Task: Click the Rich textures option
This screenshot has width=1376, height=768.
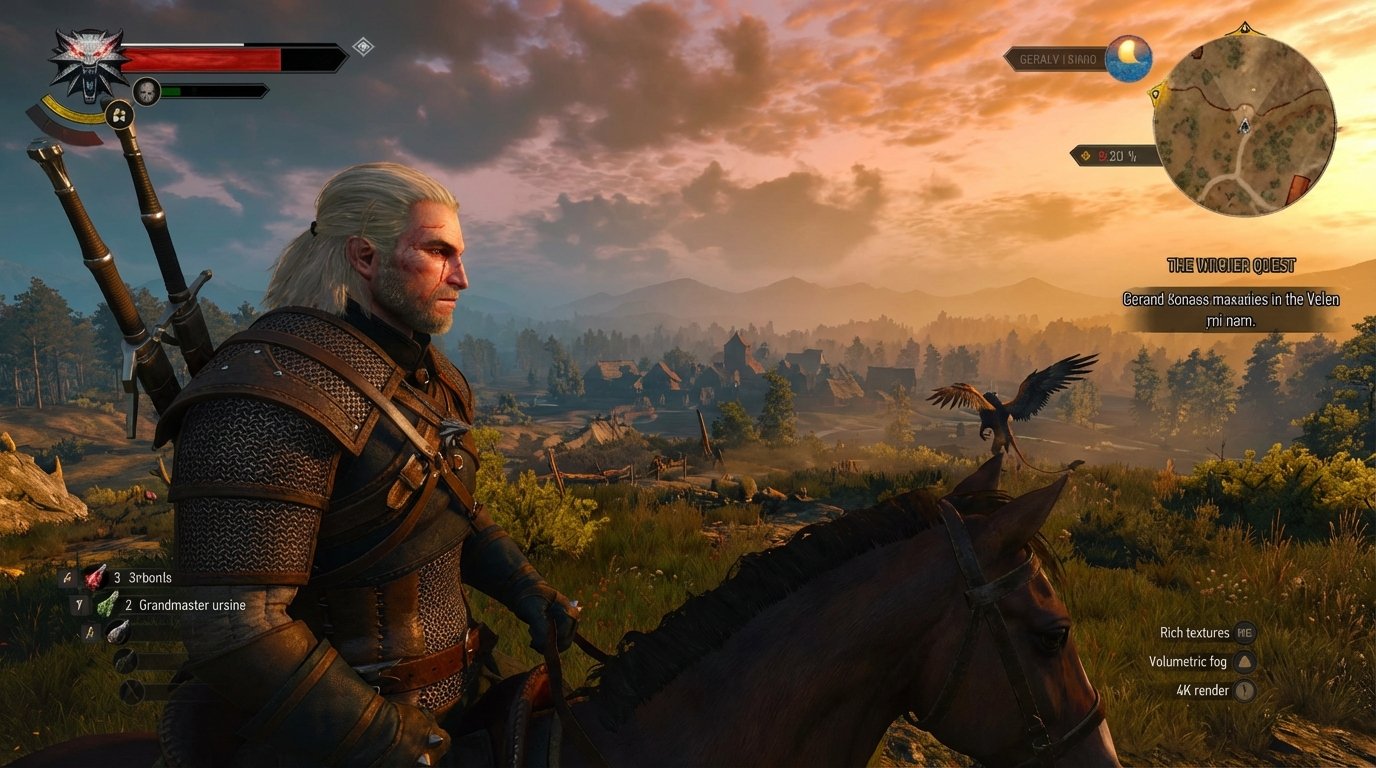Action: pos(1195,632)
